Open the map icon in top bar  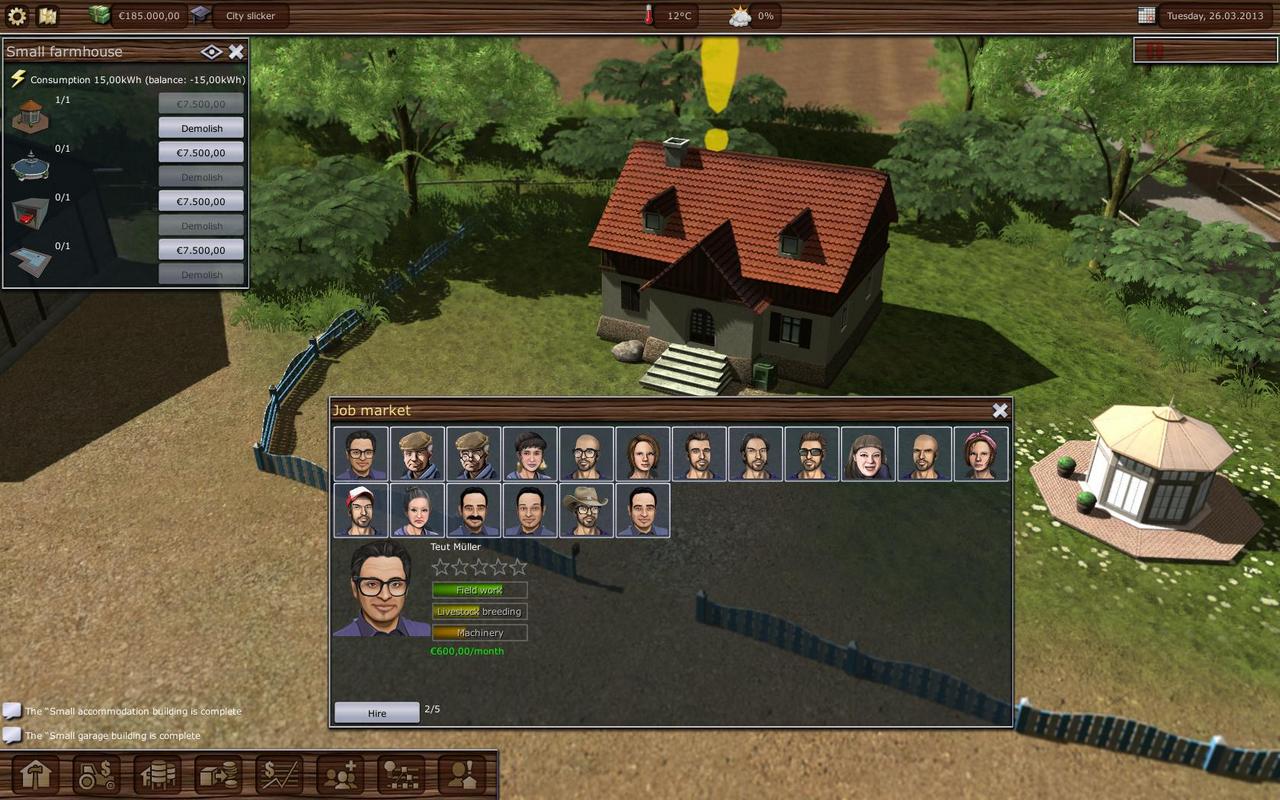[x=47, y=16]
